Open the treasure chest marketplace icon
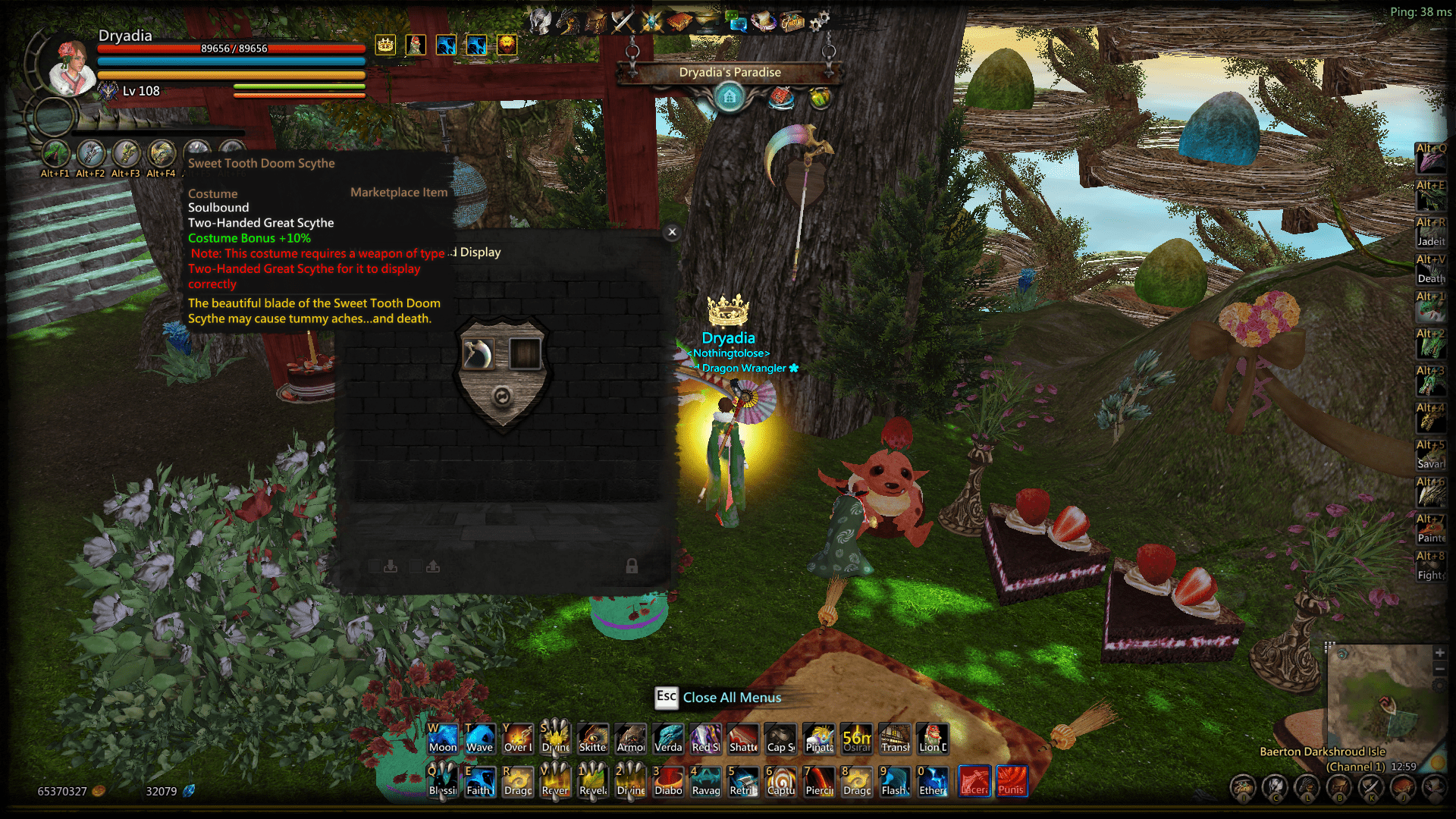1456x819 pixels. (x=792, y=21)
